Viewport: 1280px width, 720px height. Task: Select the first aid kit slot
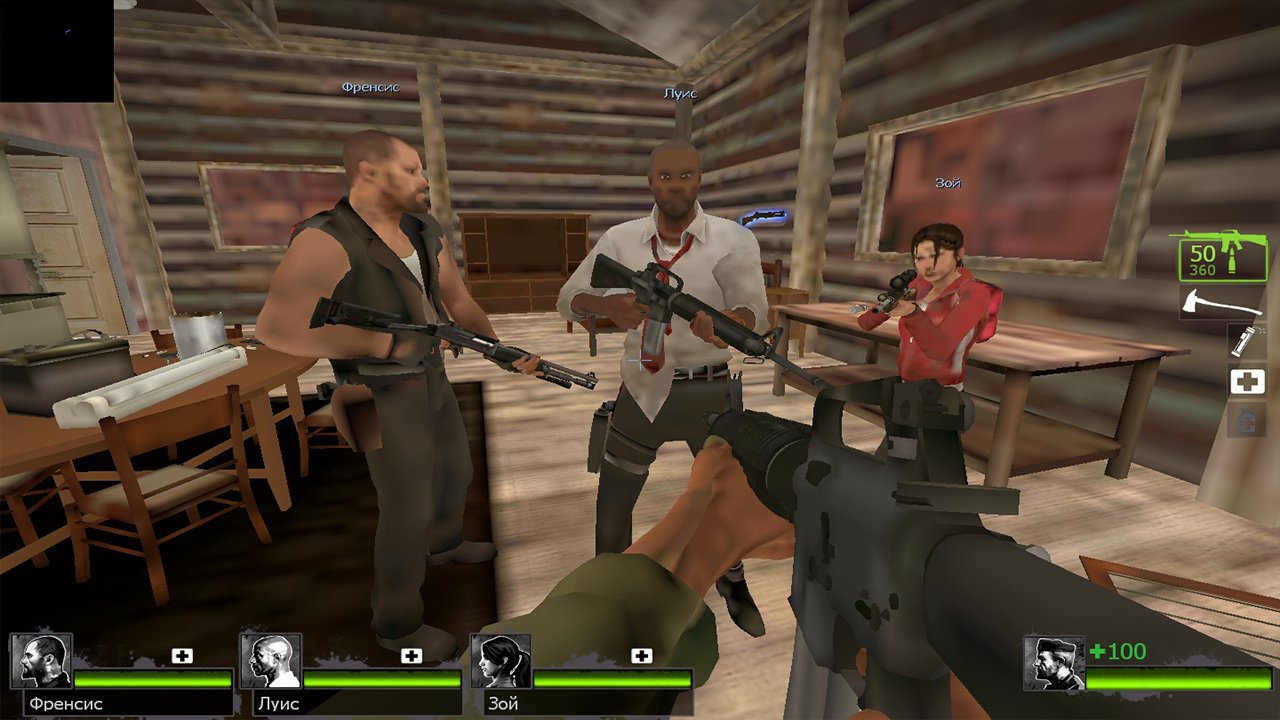coord(1247,381)
